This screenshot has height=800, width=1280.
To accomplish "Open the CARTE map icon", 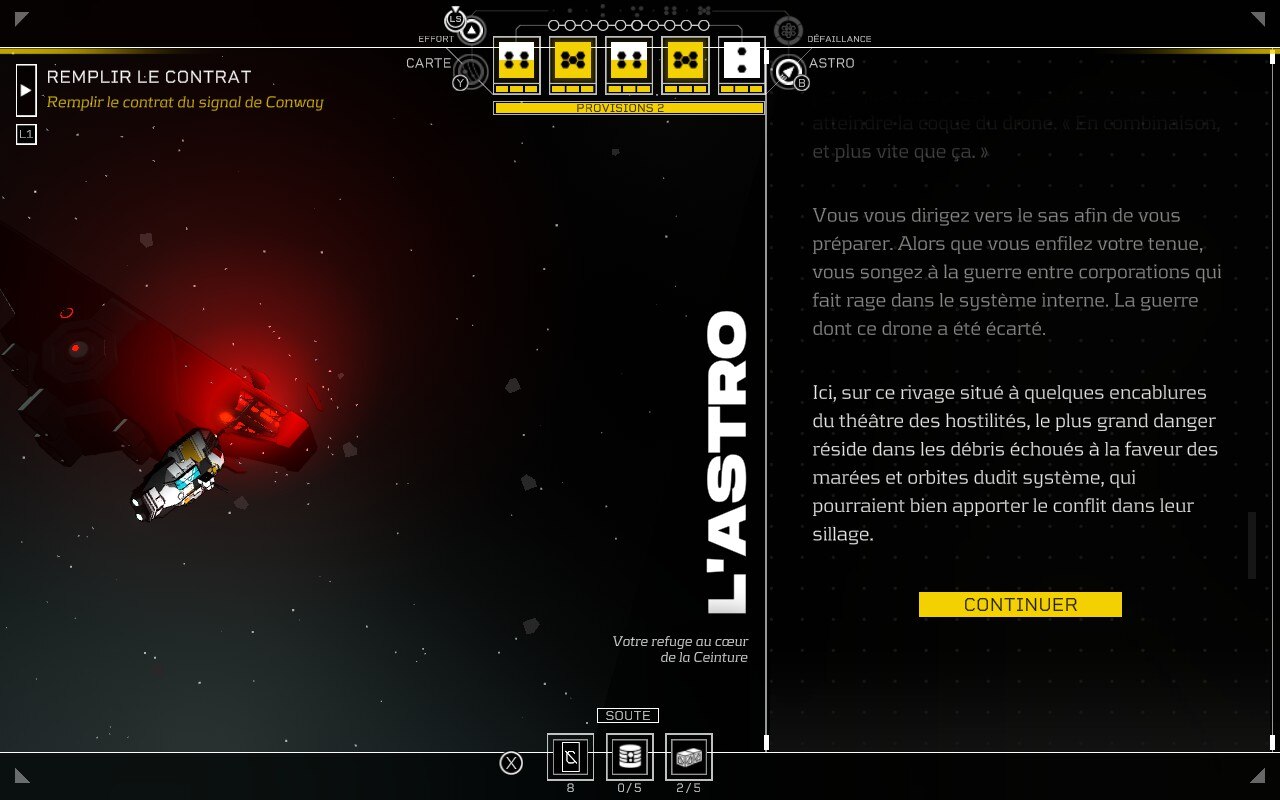I will (471, 69).
